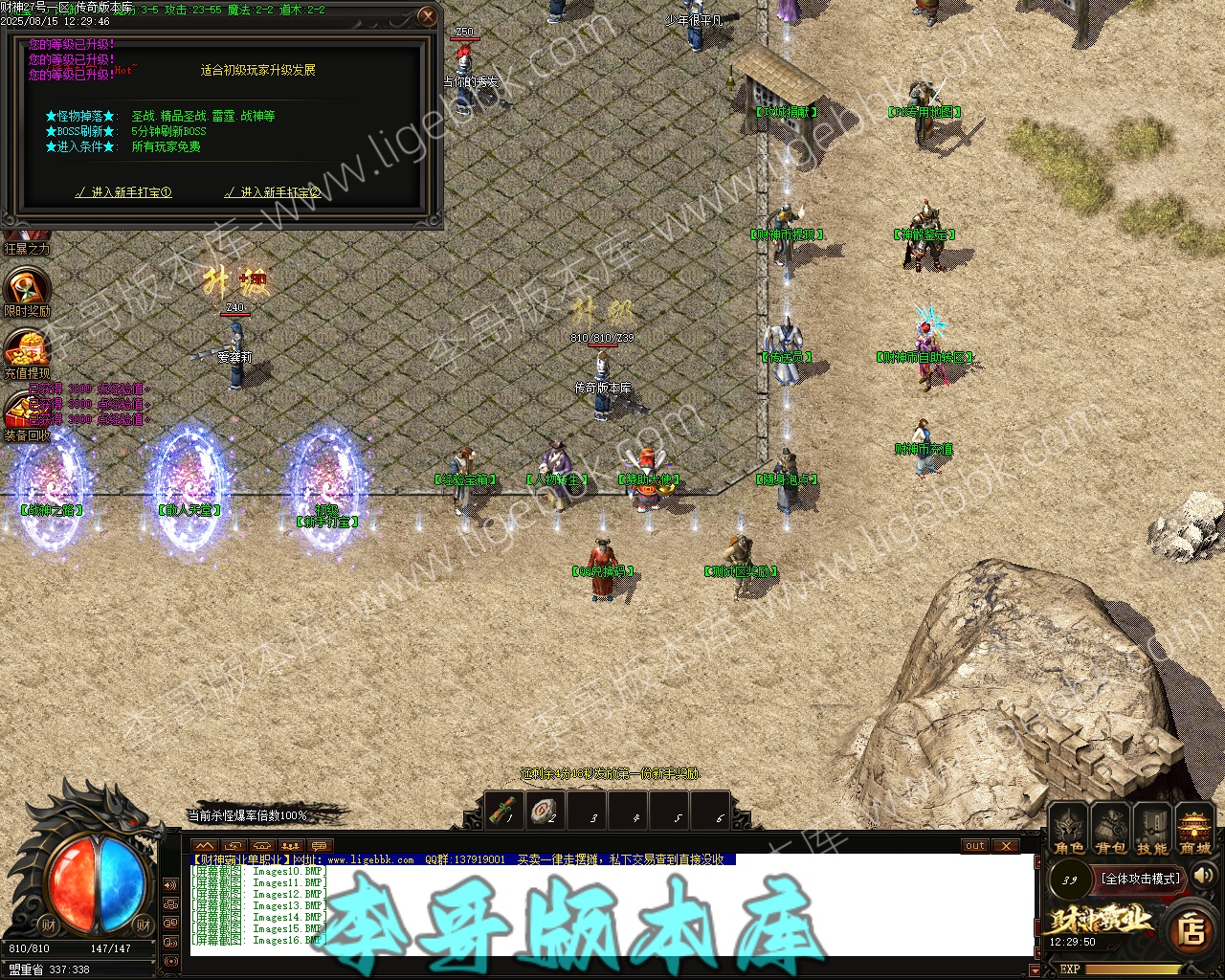Viewport: 1225px width, 980px height.
Task: Enter 新手打宝② map link
Action: tap(273, 192)
